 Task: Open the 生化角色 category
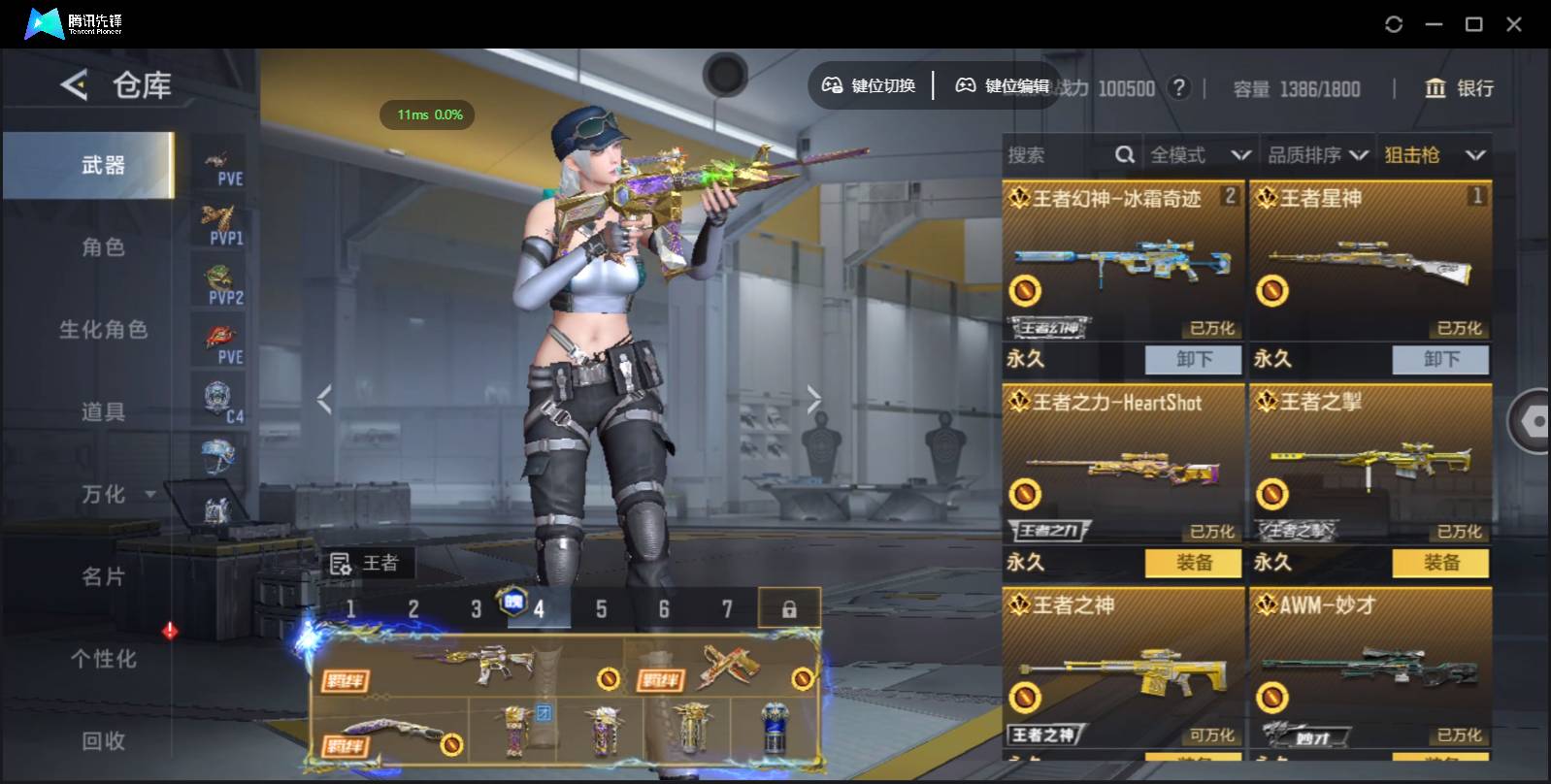coord(103,330)
